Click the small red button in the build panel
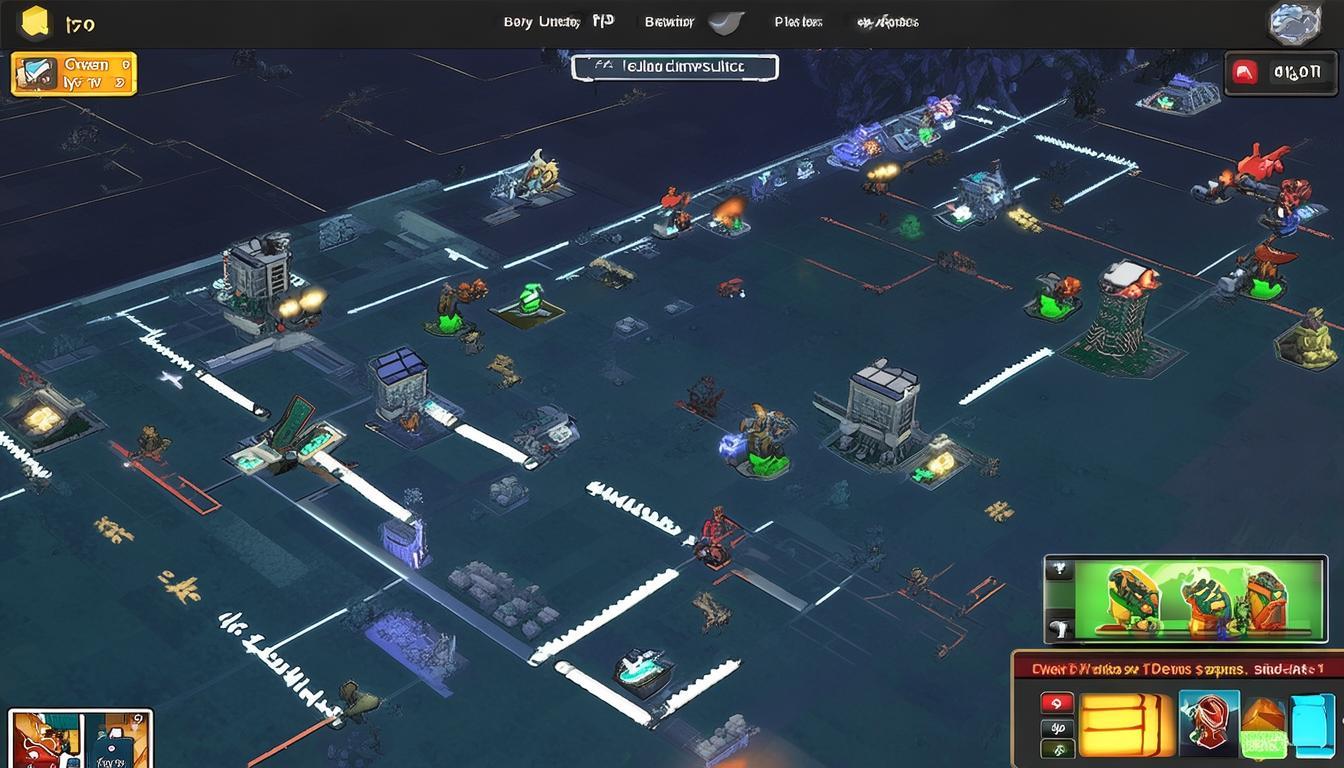The height and width of the screenshot is (768, 1344). 1057,703
